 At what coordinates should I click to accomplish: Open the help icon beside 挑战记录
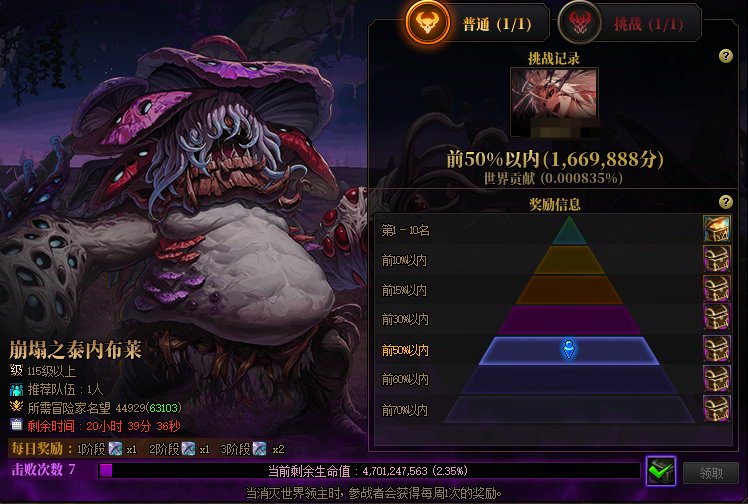(x=726, y=57)
